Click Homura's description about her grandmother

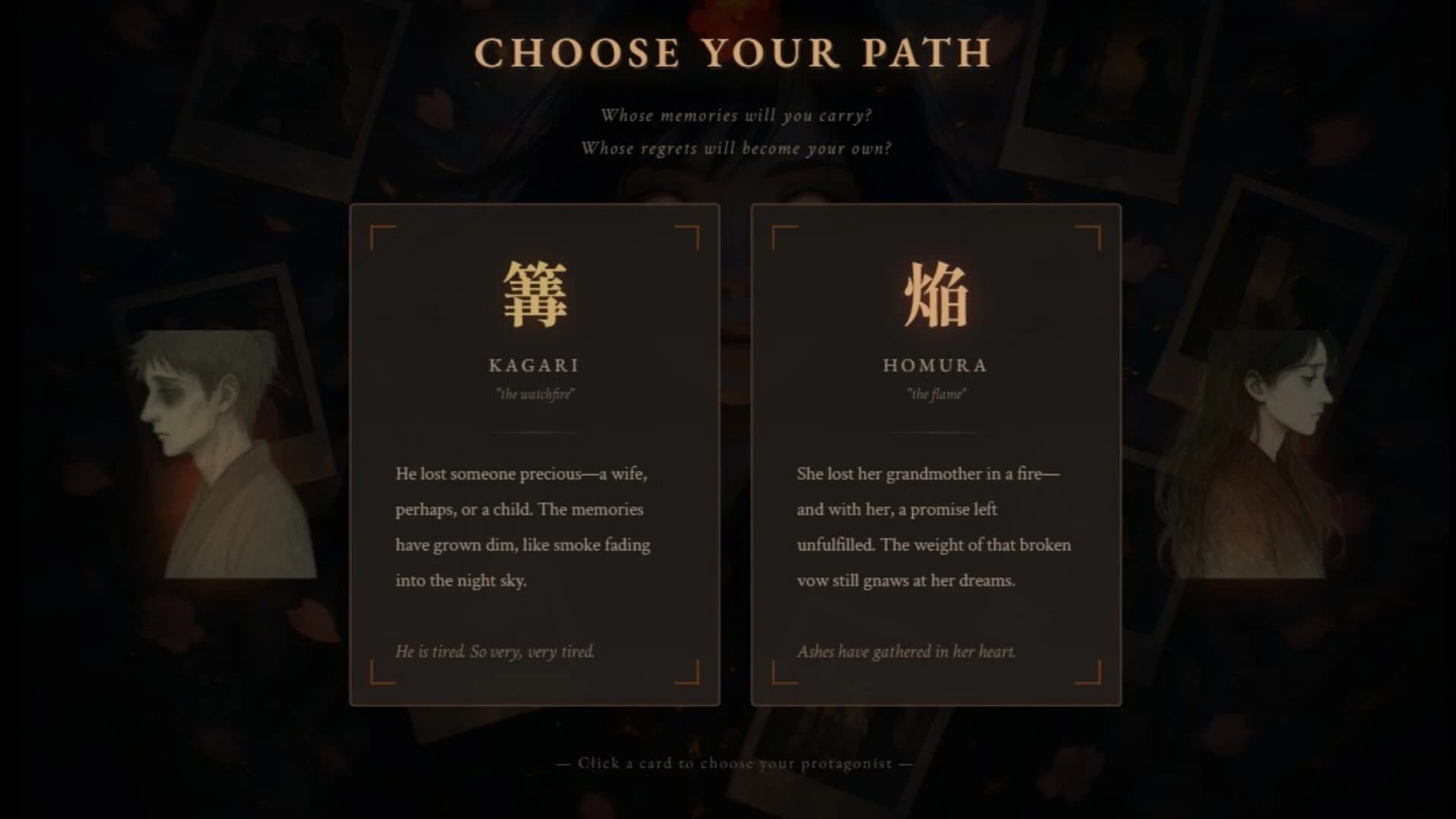point(933,527)
